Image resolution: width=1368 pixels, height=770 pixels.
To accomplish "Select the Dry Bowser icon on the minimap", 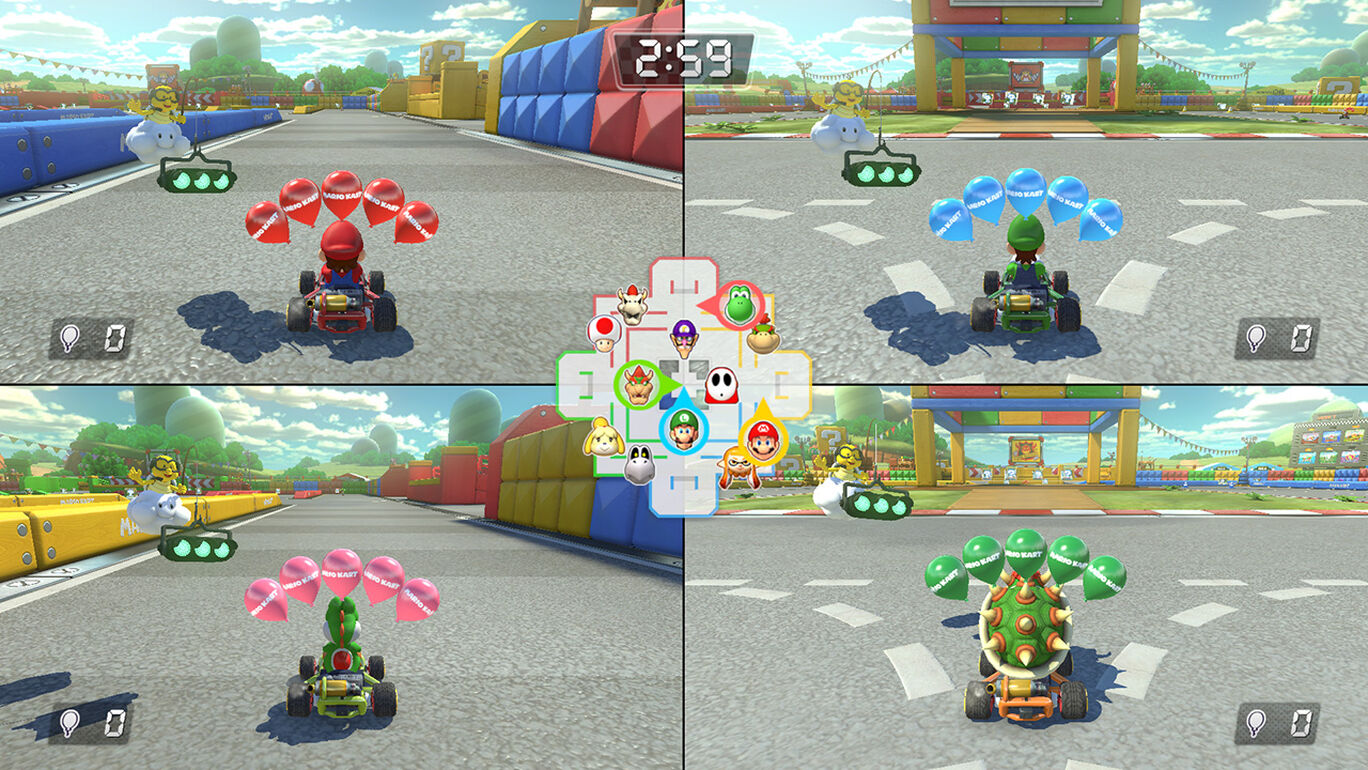I will pos(630,305).
